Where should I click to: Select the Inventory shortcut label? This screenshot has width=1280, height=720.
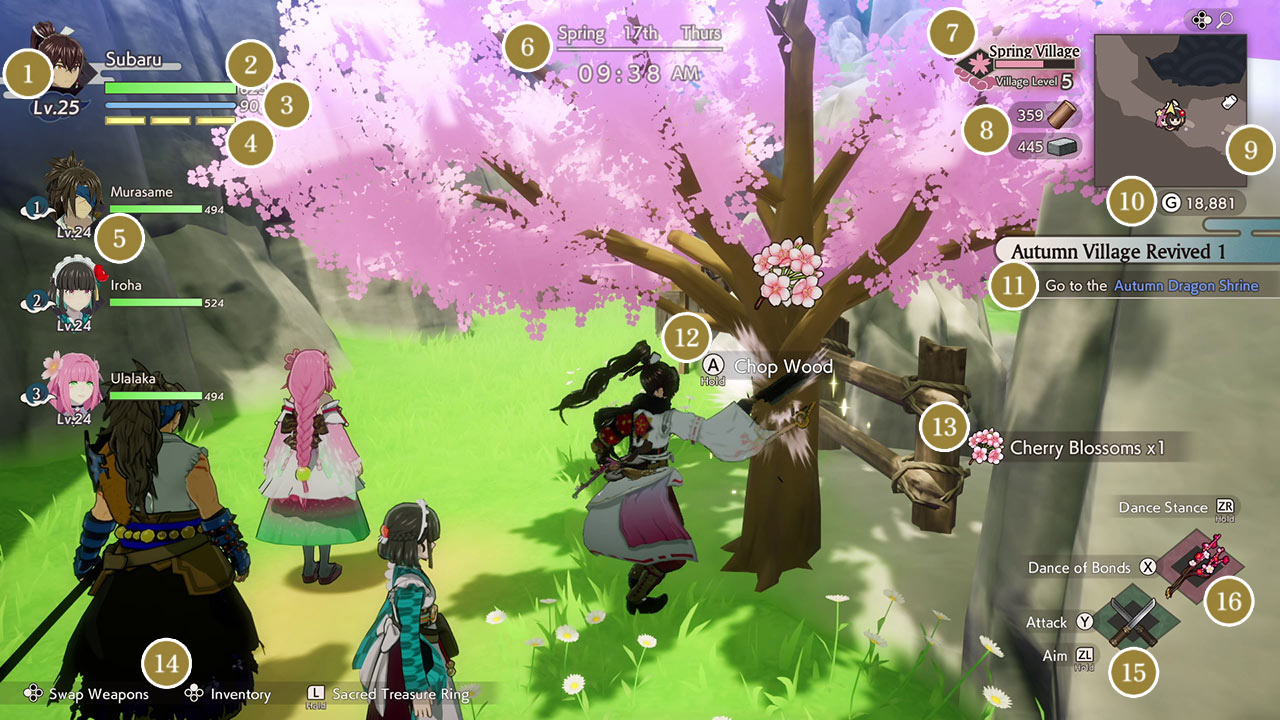coord(240,694)
